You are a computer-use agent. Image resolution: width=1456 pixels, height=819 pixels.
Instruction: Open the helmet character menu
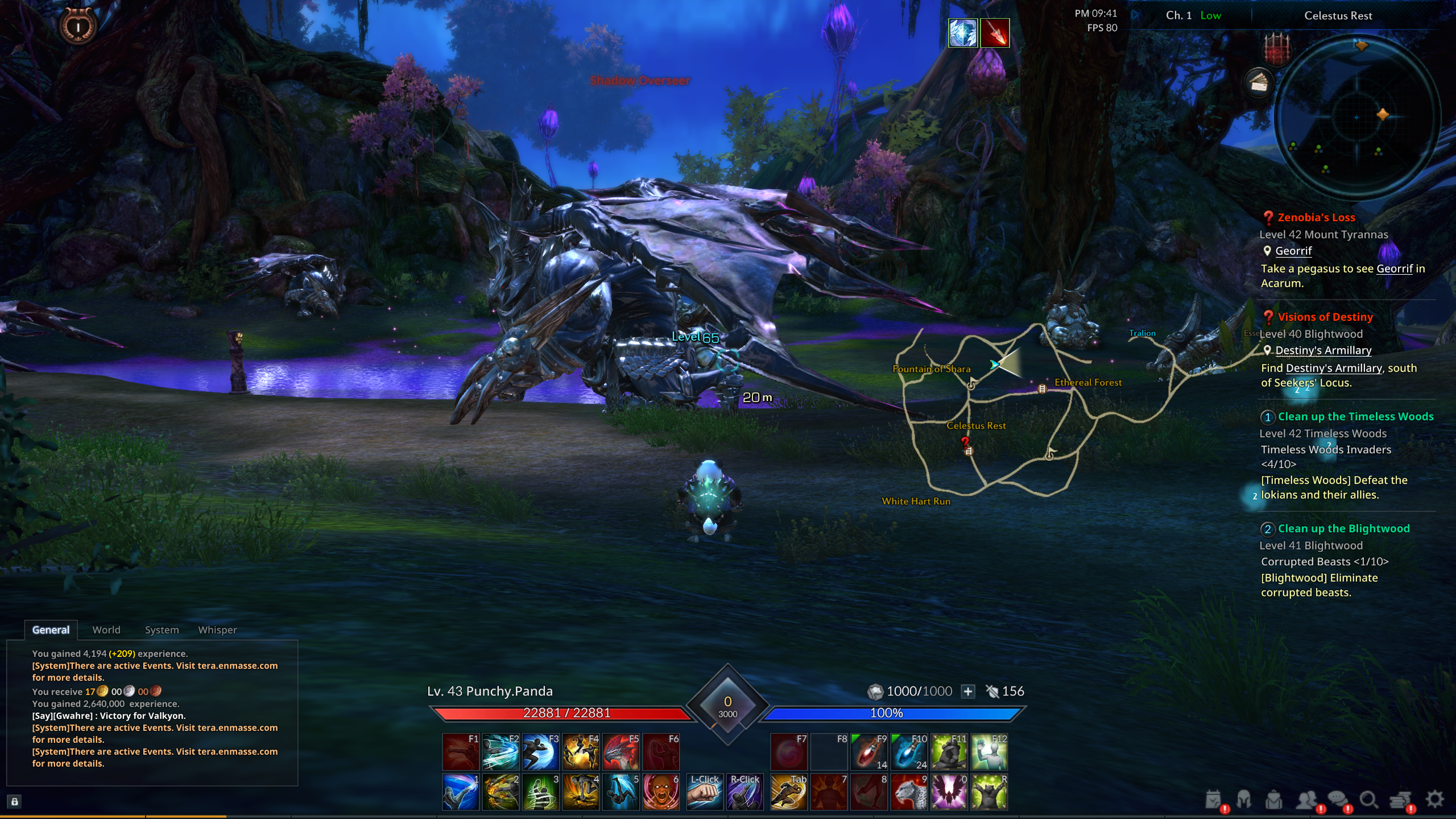click(x=1244, y=800)
